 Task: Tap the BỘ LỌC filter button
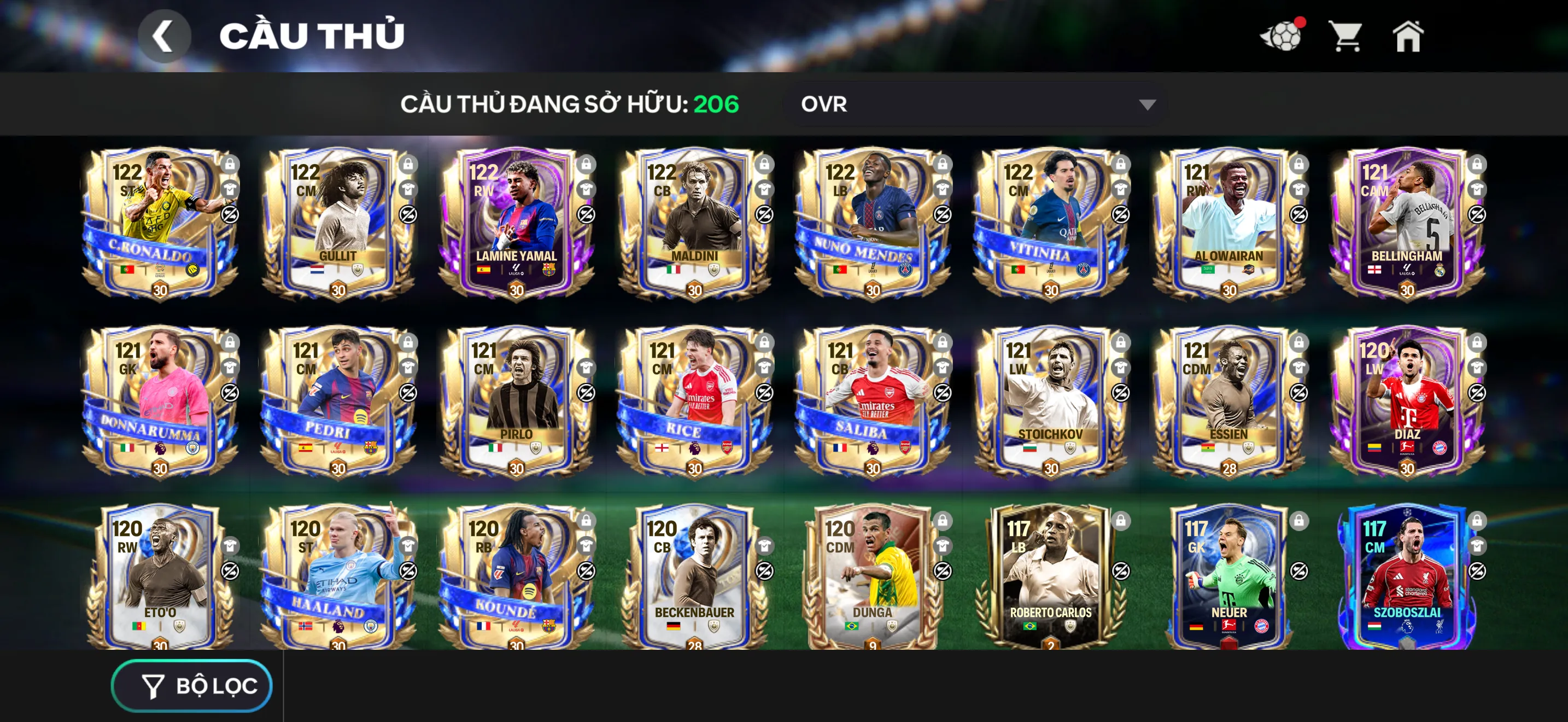(x=191, y=685)
